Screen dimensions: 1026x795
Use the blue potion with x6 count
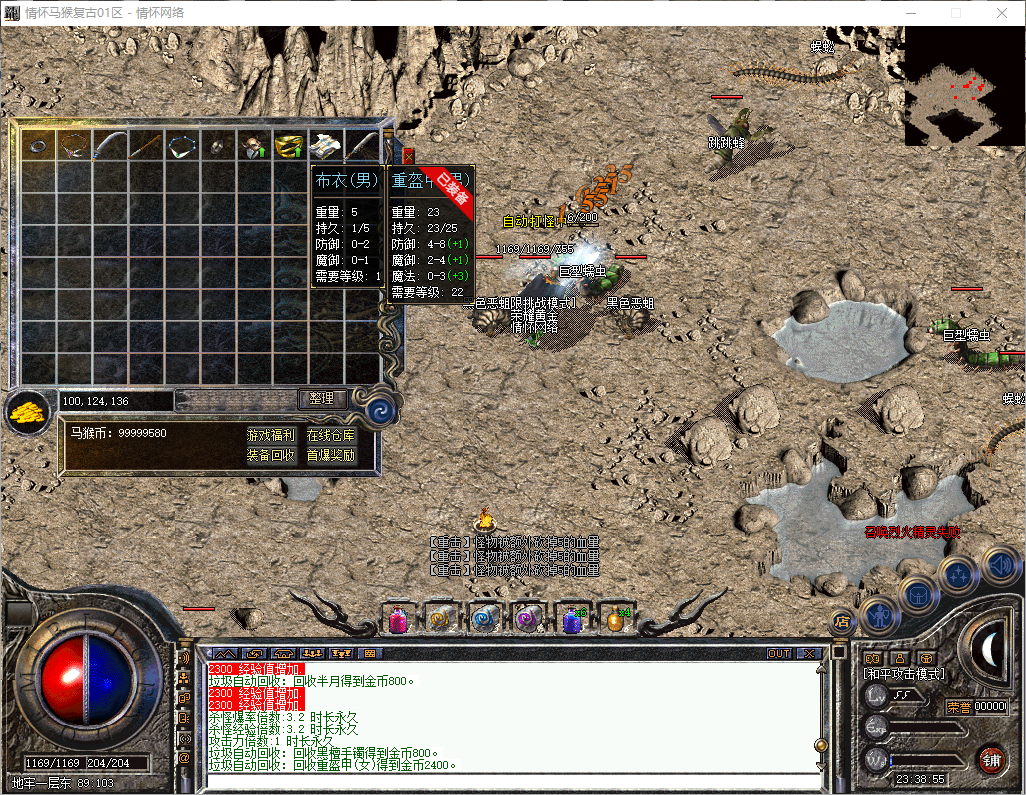tap(573, 620)
